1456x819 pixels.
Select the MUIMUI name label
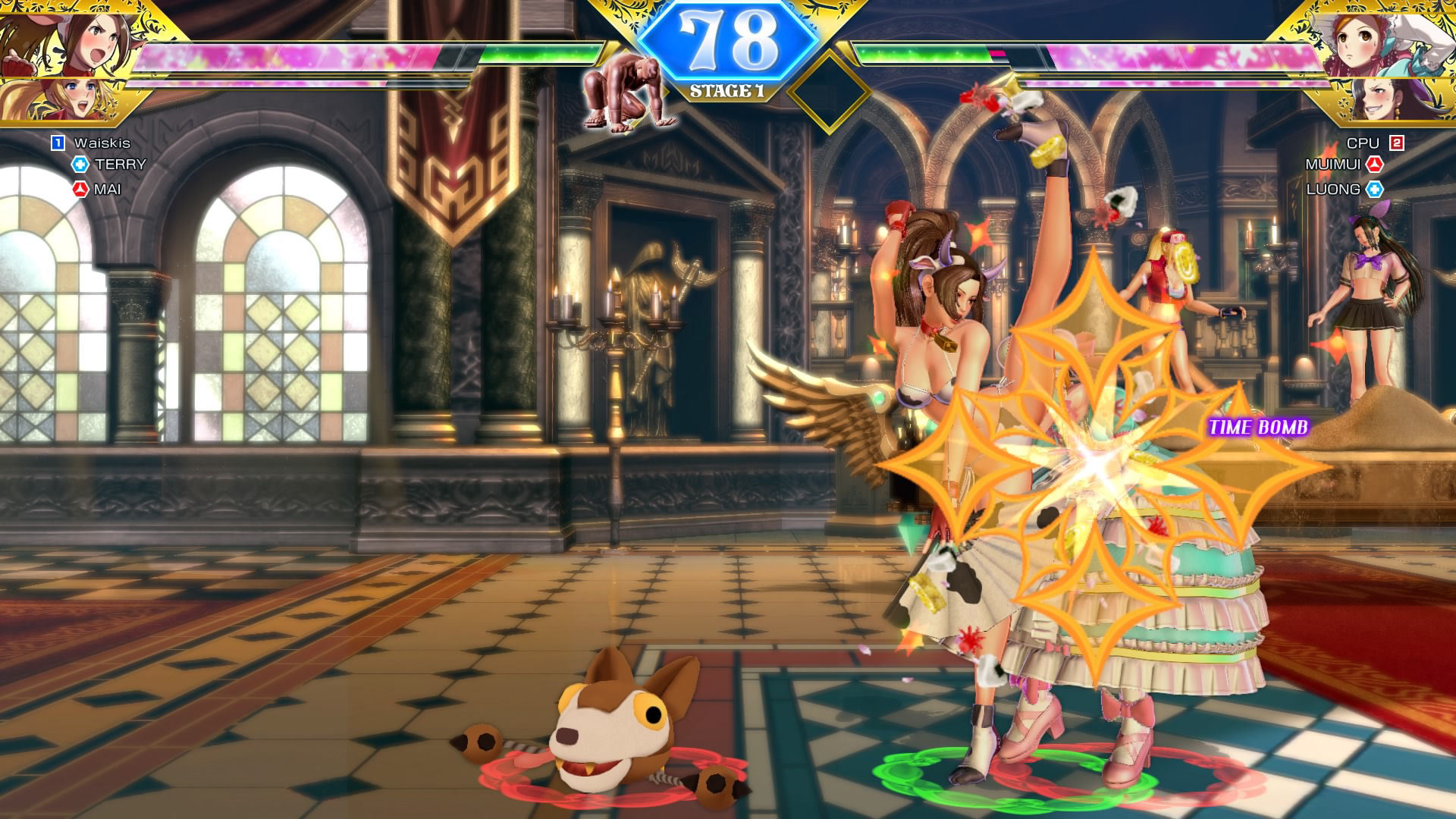tap(1332, 165)
